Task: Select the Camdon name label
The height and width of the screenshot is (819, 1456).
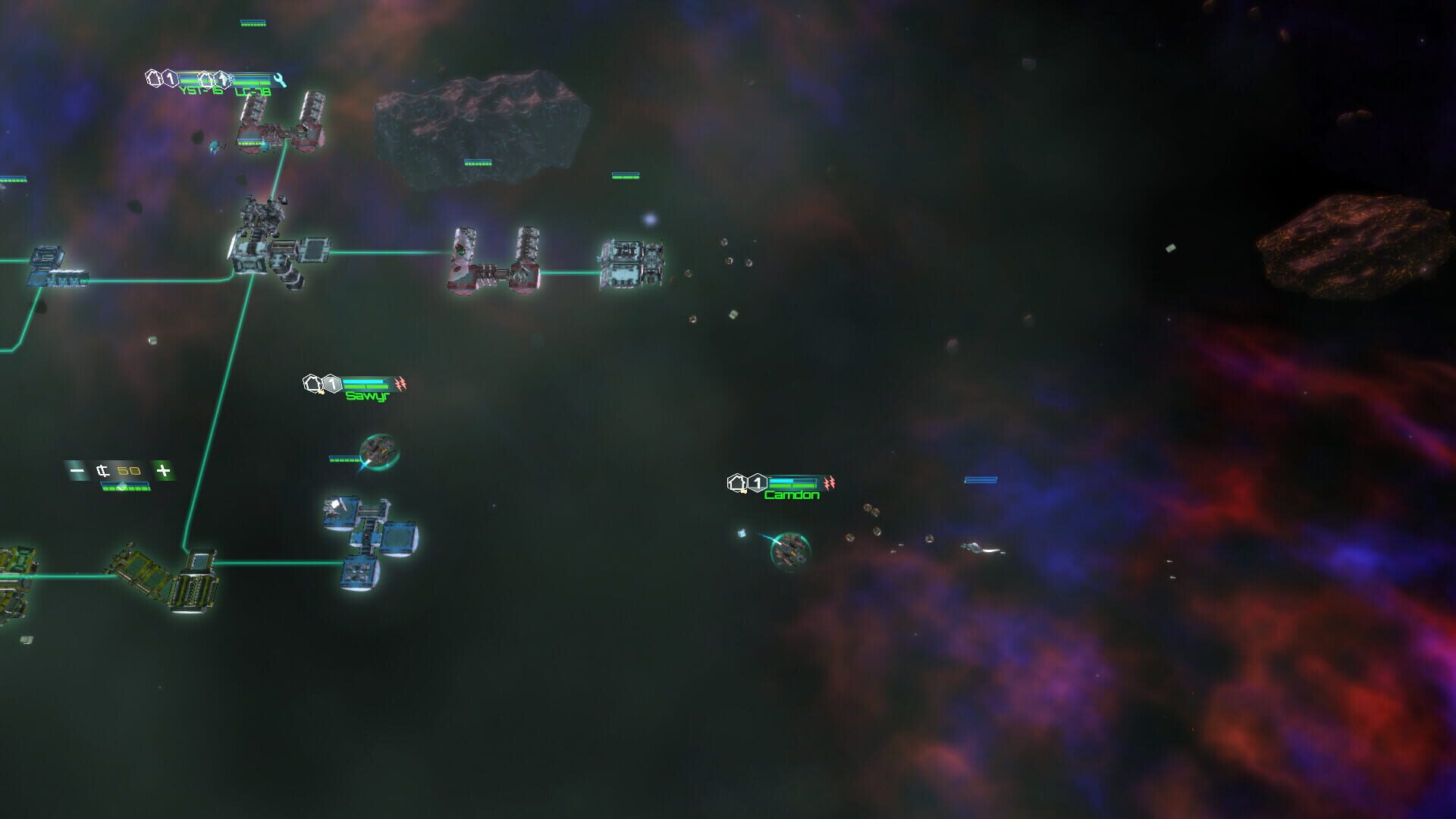Action: (792, 496)
